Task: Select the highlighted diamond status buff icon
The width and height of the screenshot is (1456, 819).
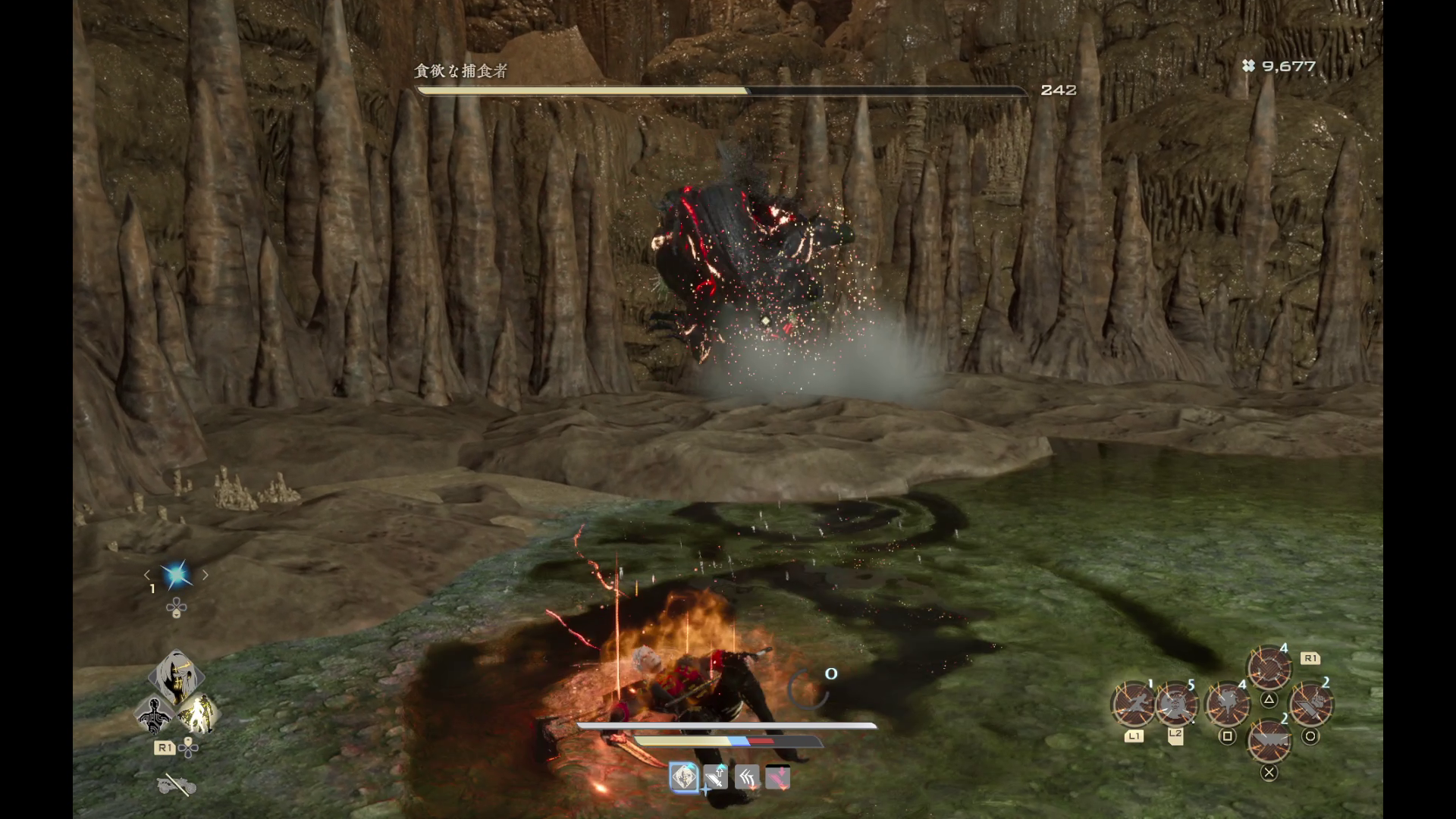Action: pos(684,777)
